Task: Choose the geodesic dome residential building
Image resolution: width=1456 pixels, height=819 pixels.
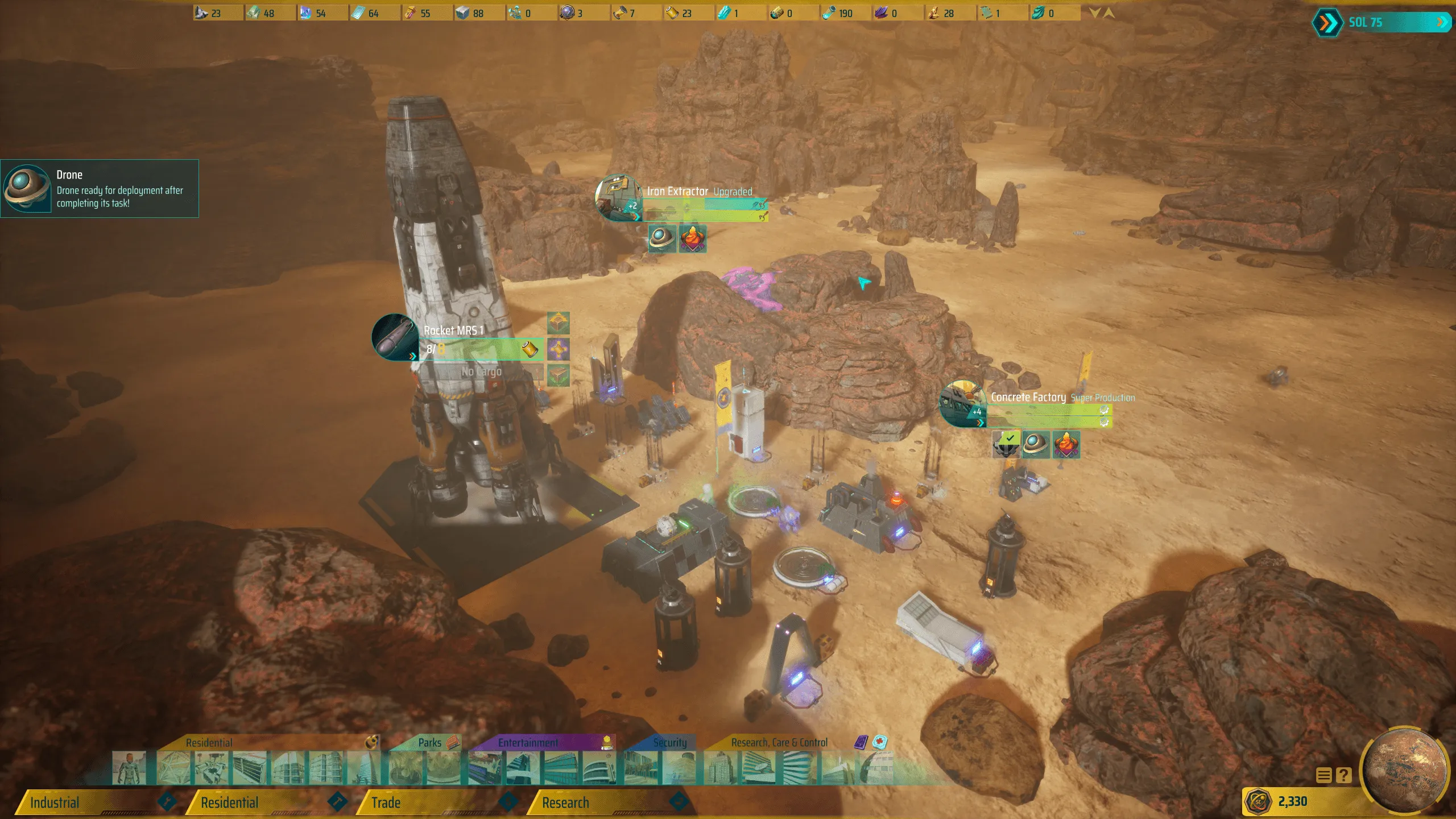Action: (173, 768)
